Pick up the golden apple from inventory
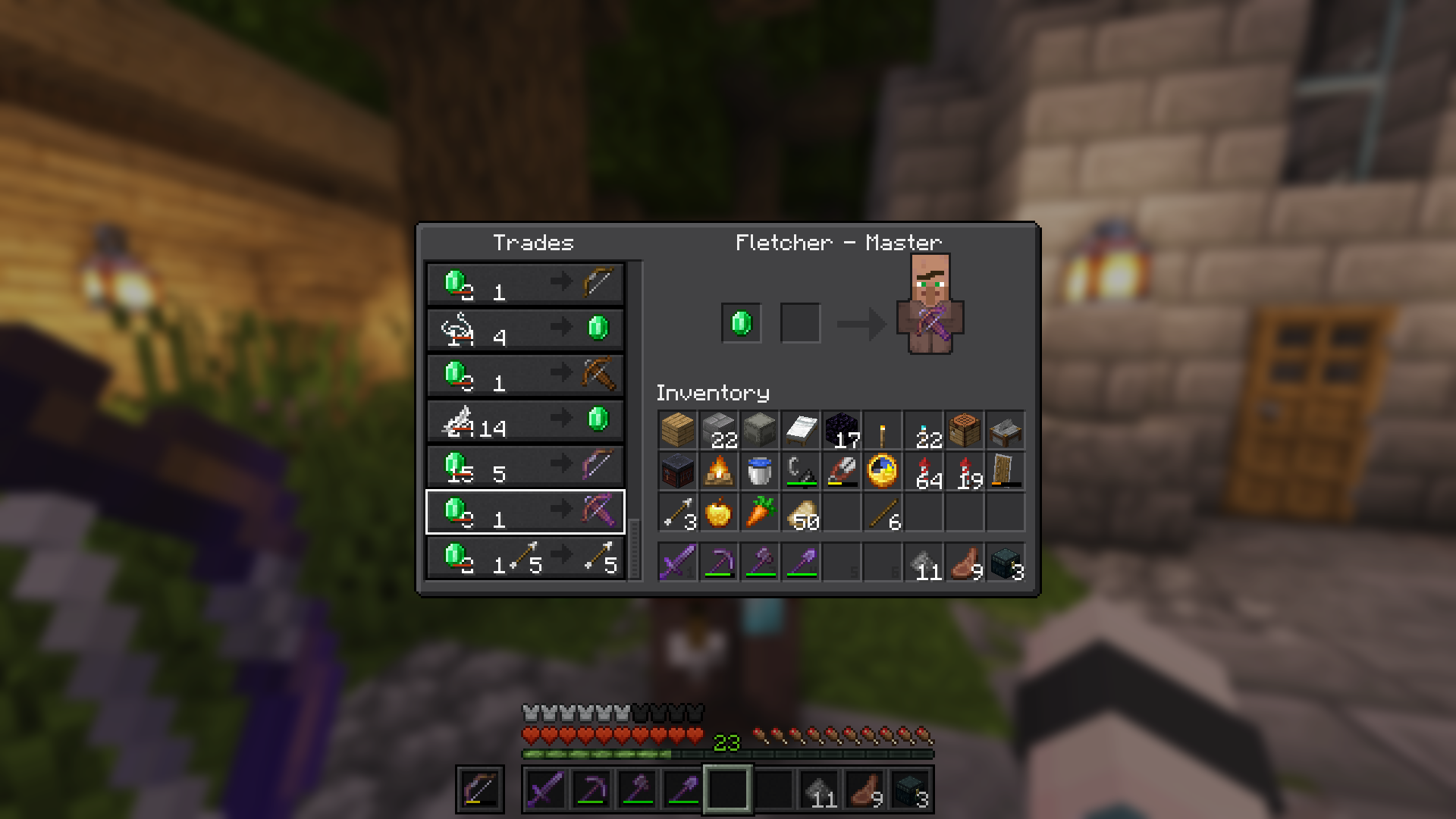Viewport: 1456px width, 819px height. (x=718, y=512)
